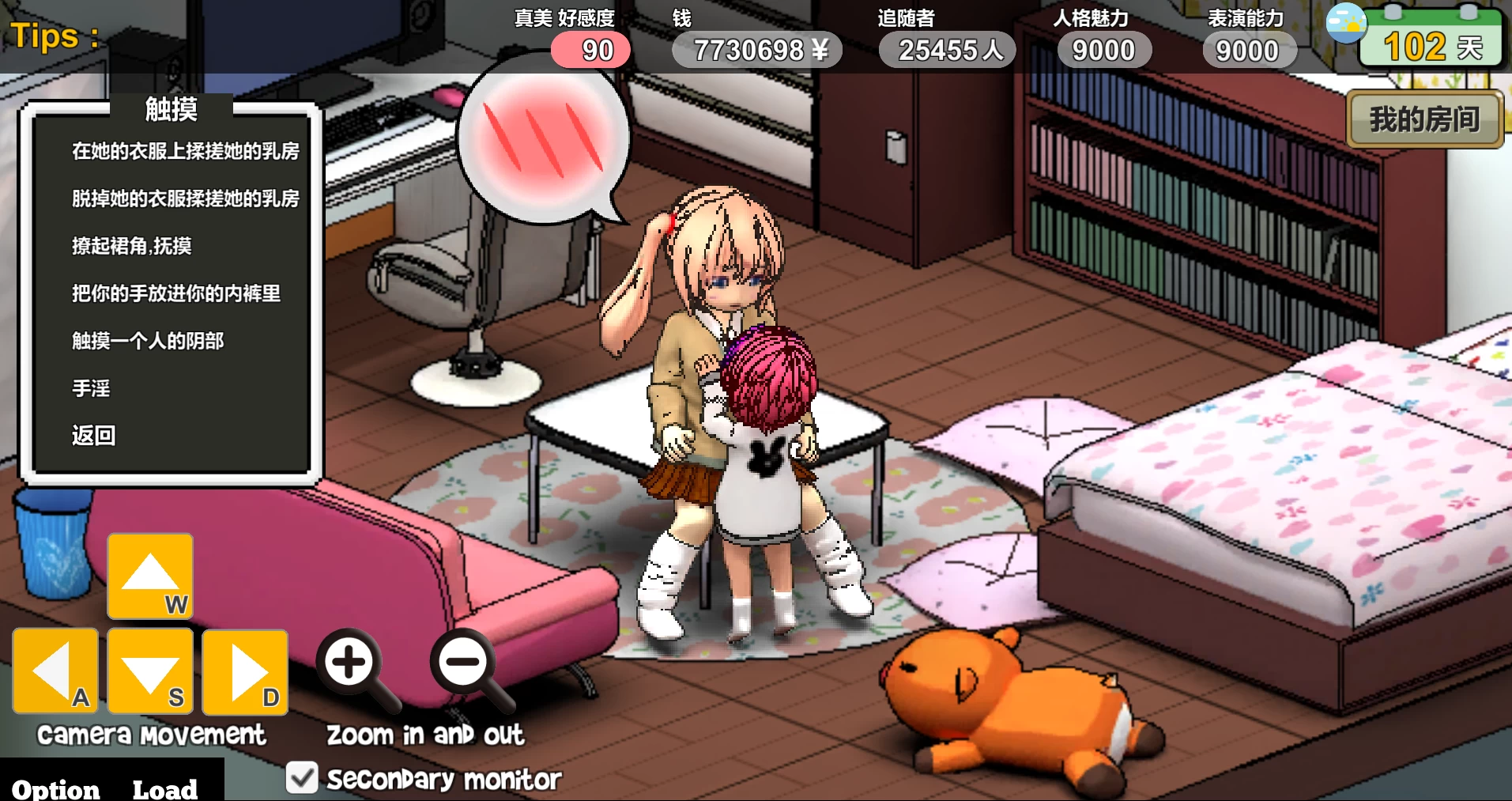Move camera down with the S arrow
1512x801 pixels.
click(150, 671)
